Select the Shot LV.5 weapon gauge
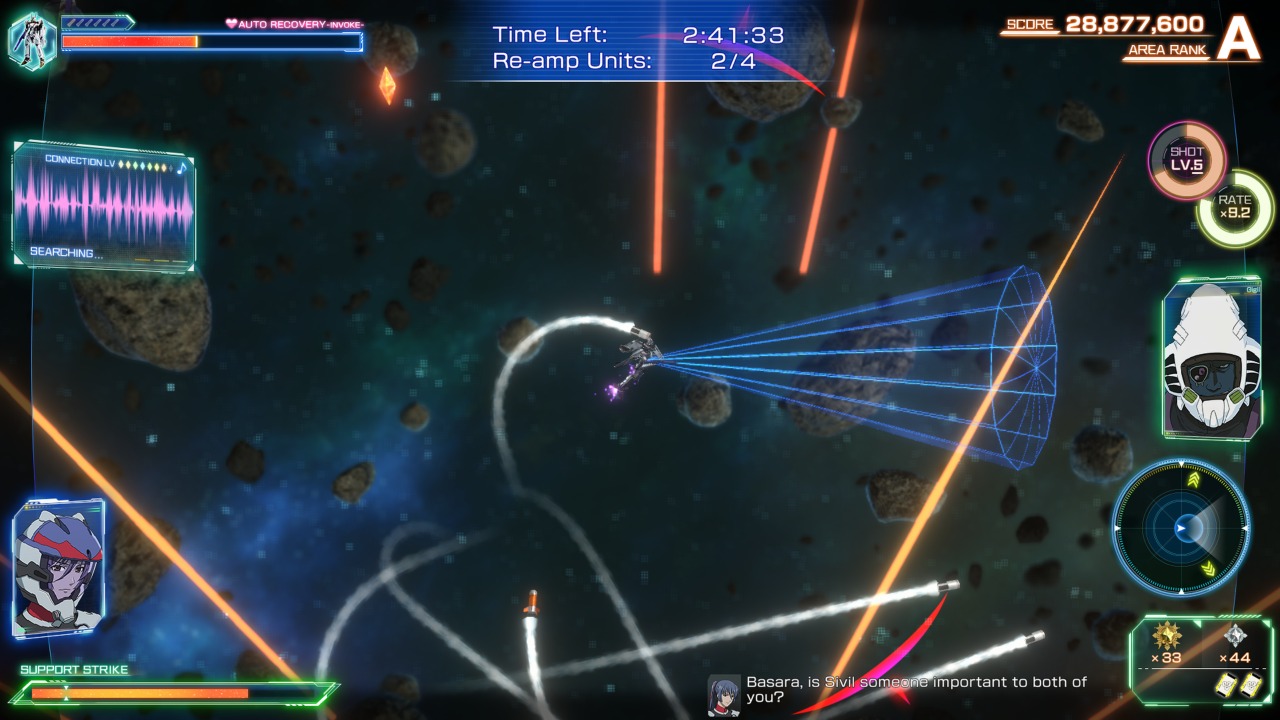 point(1186,160)
